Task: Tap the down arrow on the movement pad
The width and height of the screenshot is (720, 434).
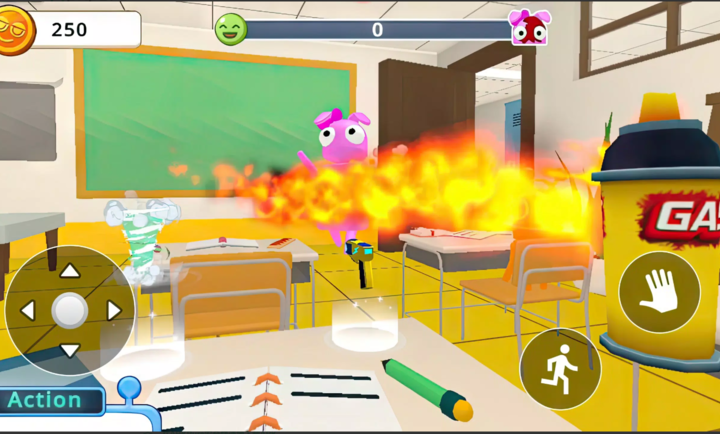Action: [x=69, y=350]
